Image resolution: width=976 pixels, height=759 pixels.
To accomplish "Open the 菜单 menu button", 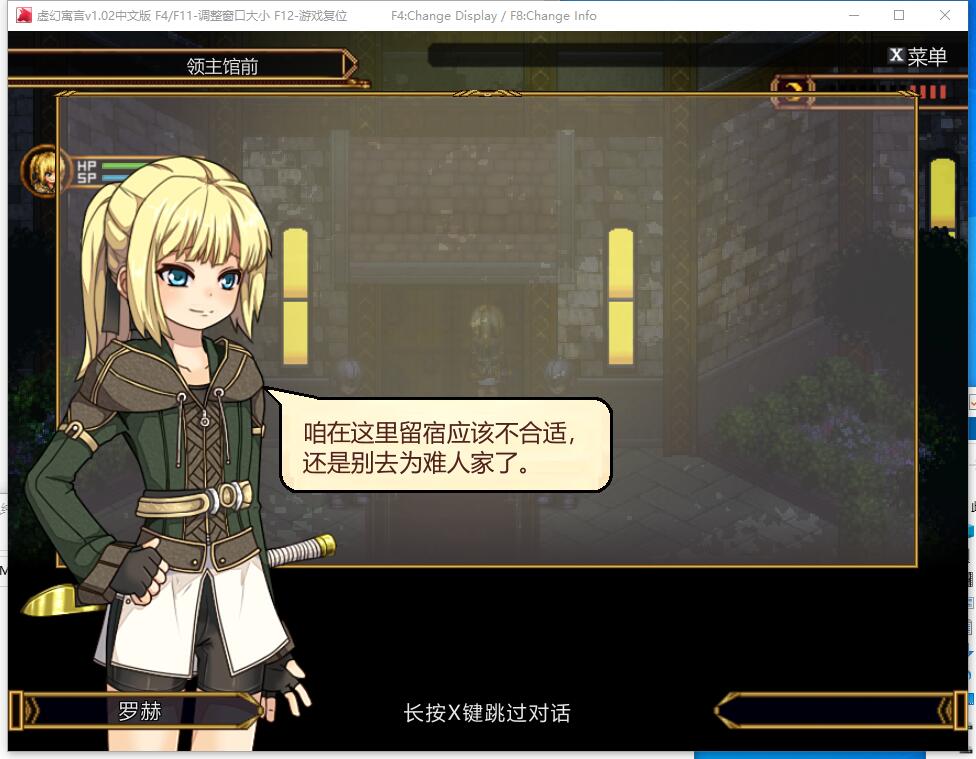I will pos(918,56).
